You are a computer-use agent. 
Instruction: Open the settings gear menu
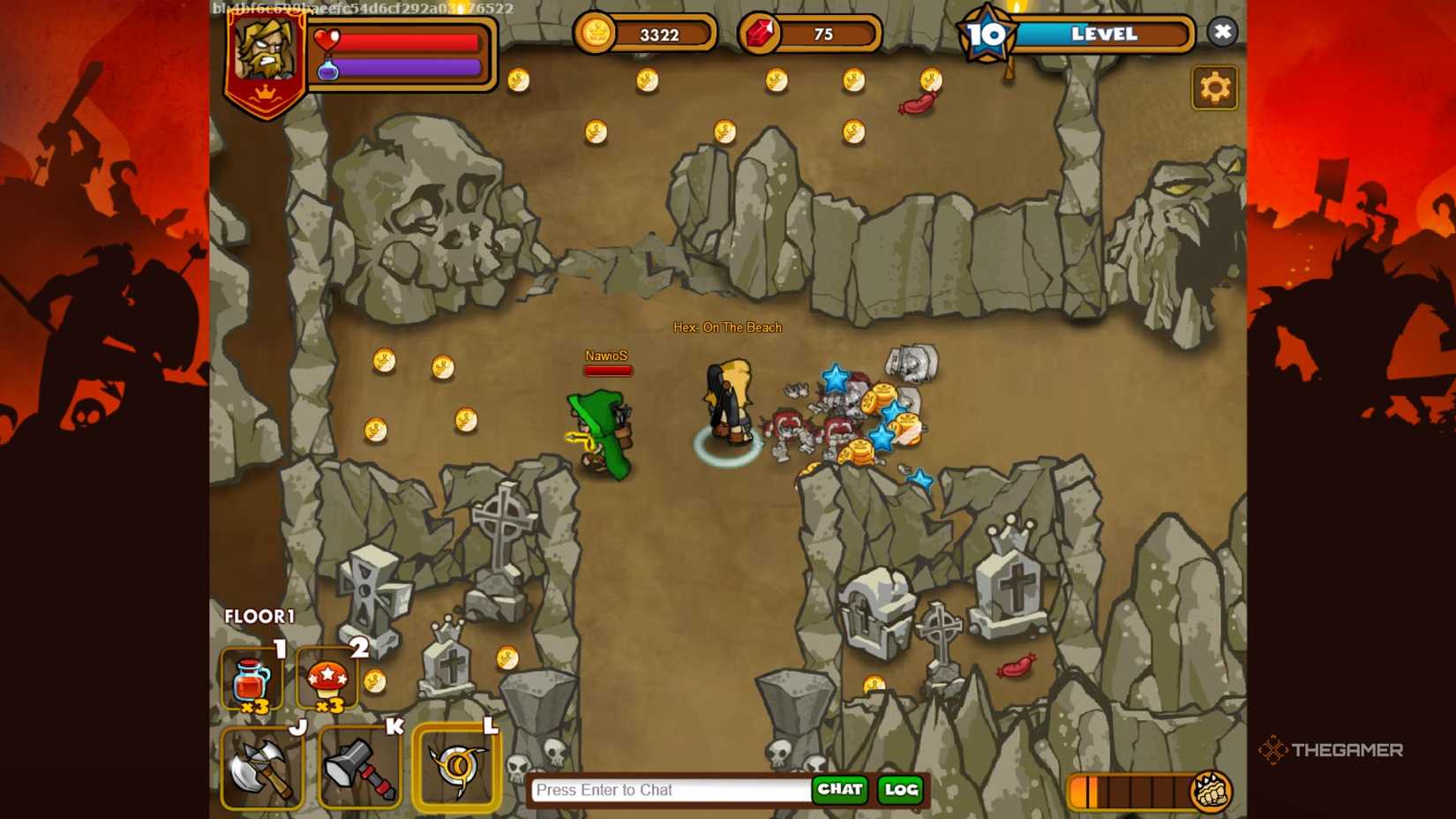(1215, 87)
